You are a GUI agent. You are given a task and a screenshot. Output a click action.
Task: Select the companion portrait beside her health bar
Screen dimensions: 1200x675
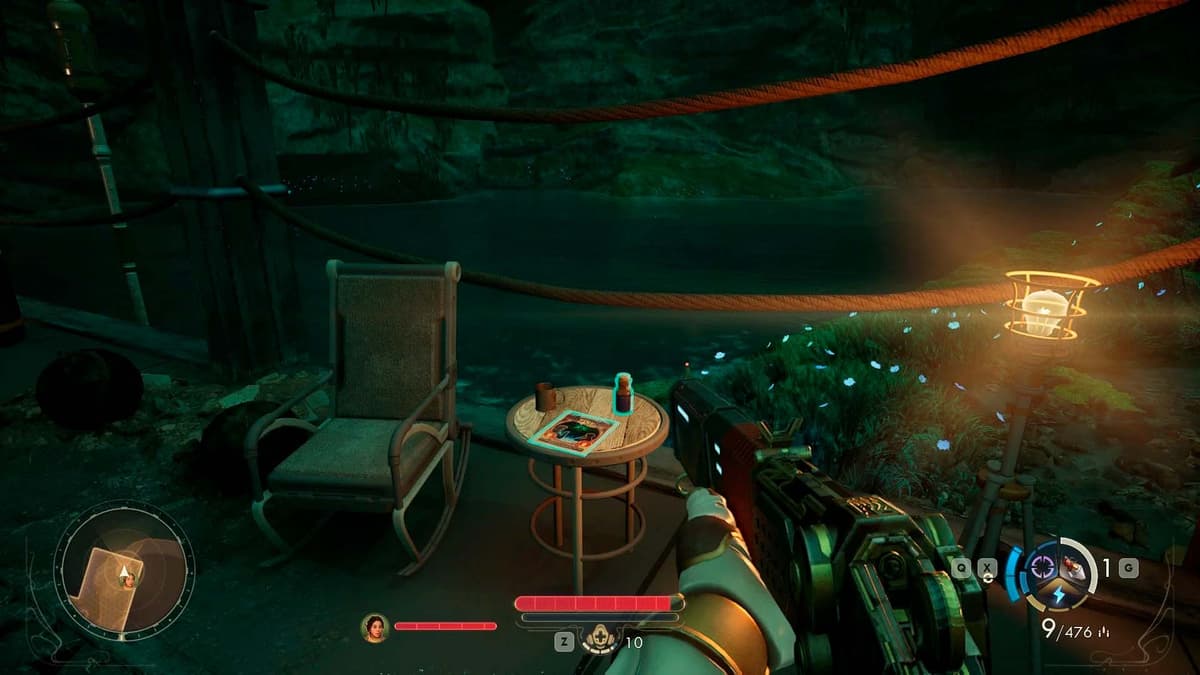tap(375, 626)
